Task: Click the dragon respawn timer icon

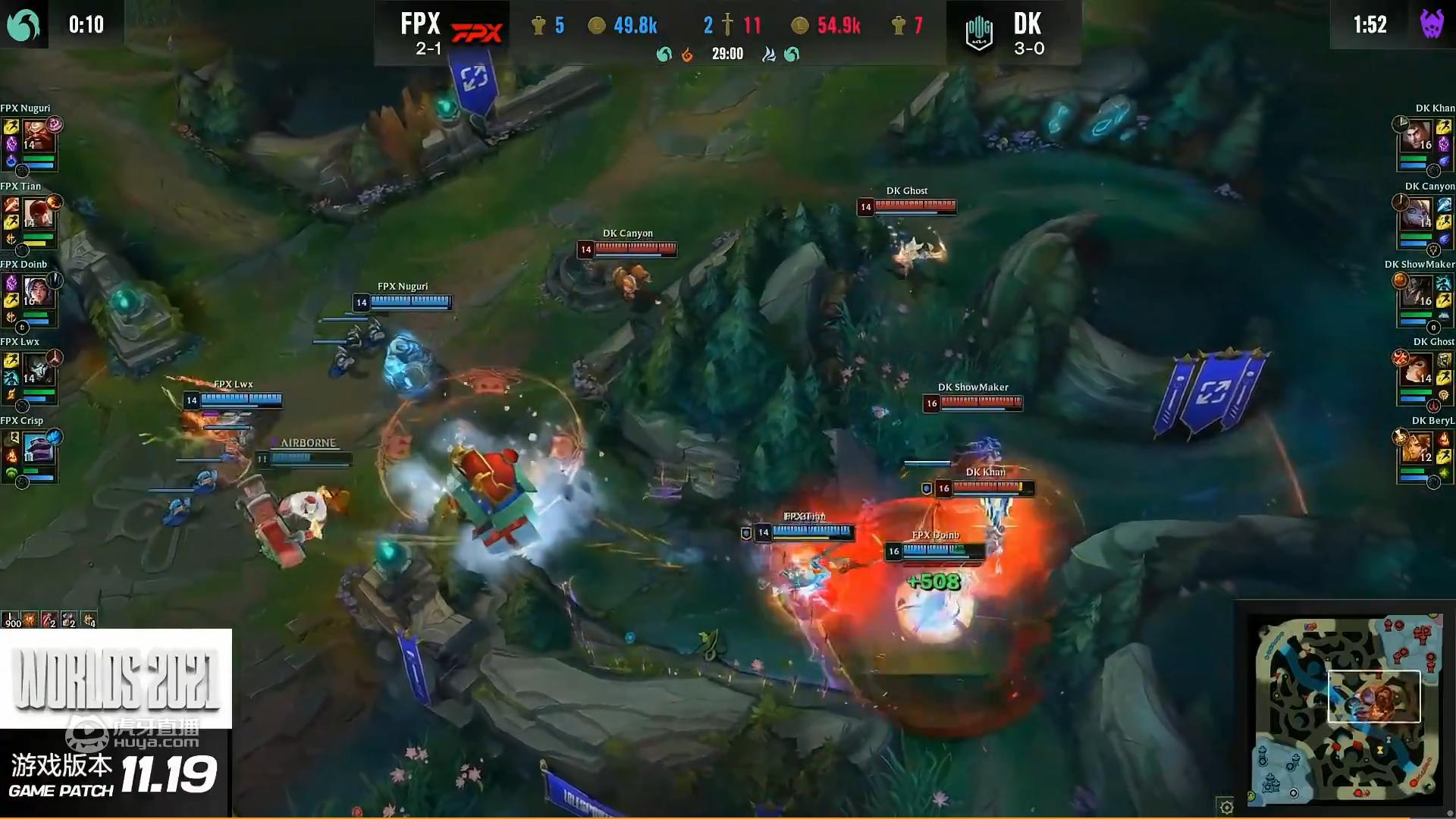Action: [x=23, y=25]
